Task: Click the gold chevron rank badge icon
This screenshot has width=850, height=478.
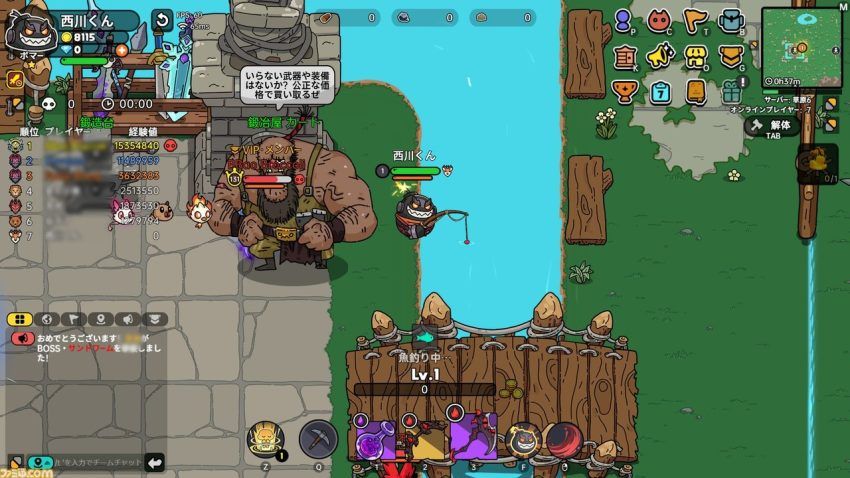Action: coord(730,56)
